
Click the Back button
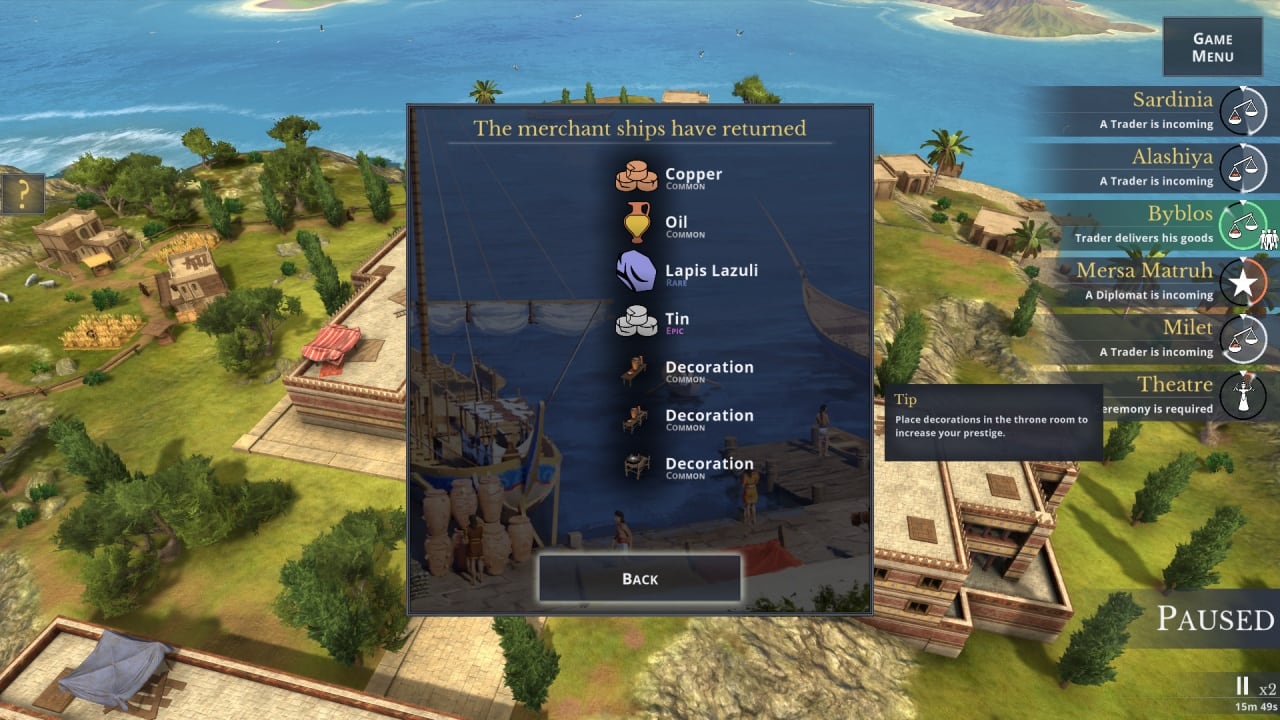tap(640, 579)
